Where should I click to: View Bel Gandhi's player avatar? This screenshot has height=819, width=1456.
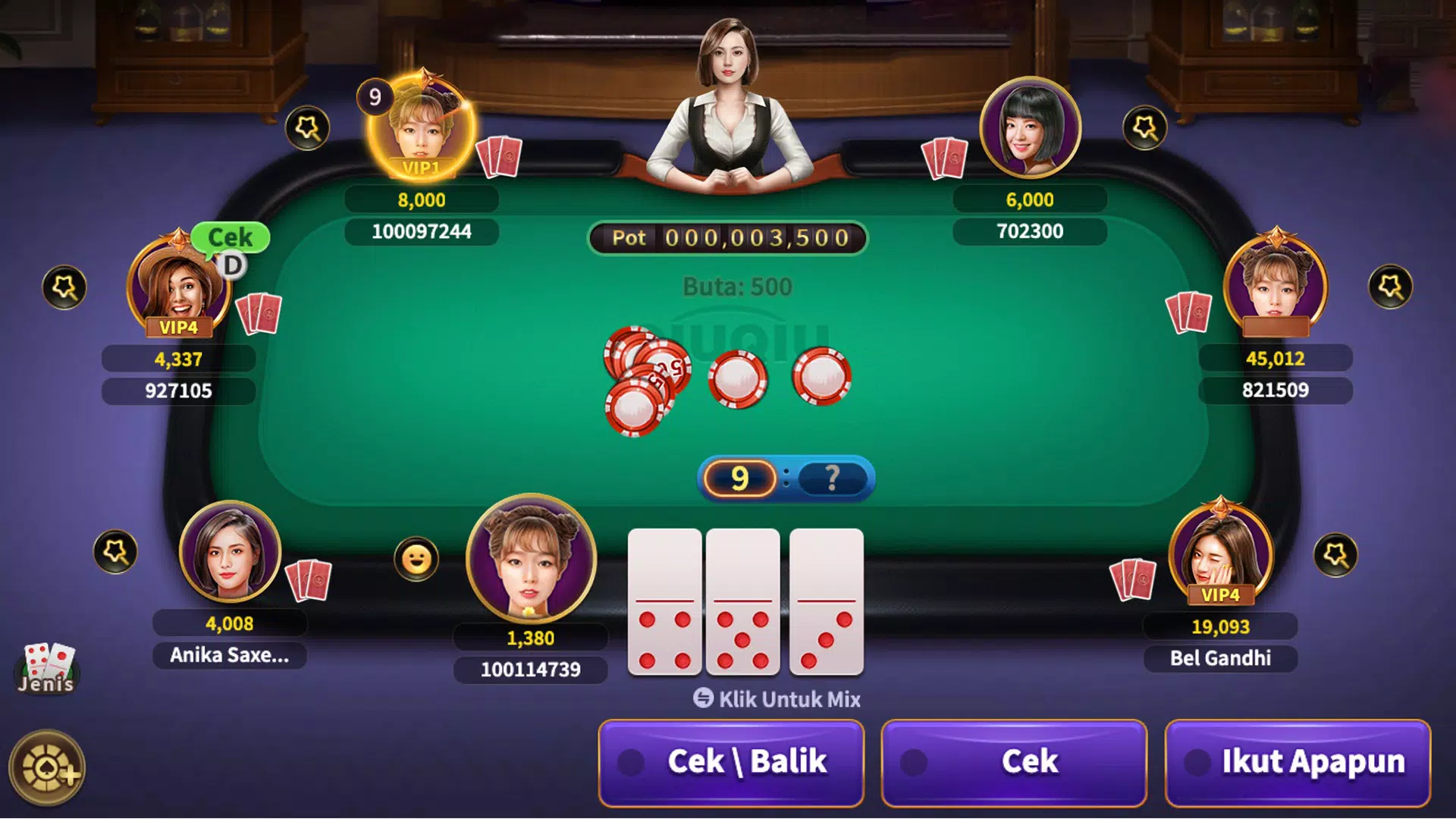pyautogui.click(x=1219, y=551)
